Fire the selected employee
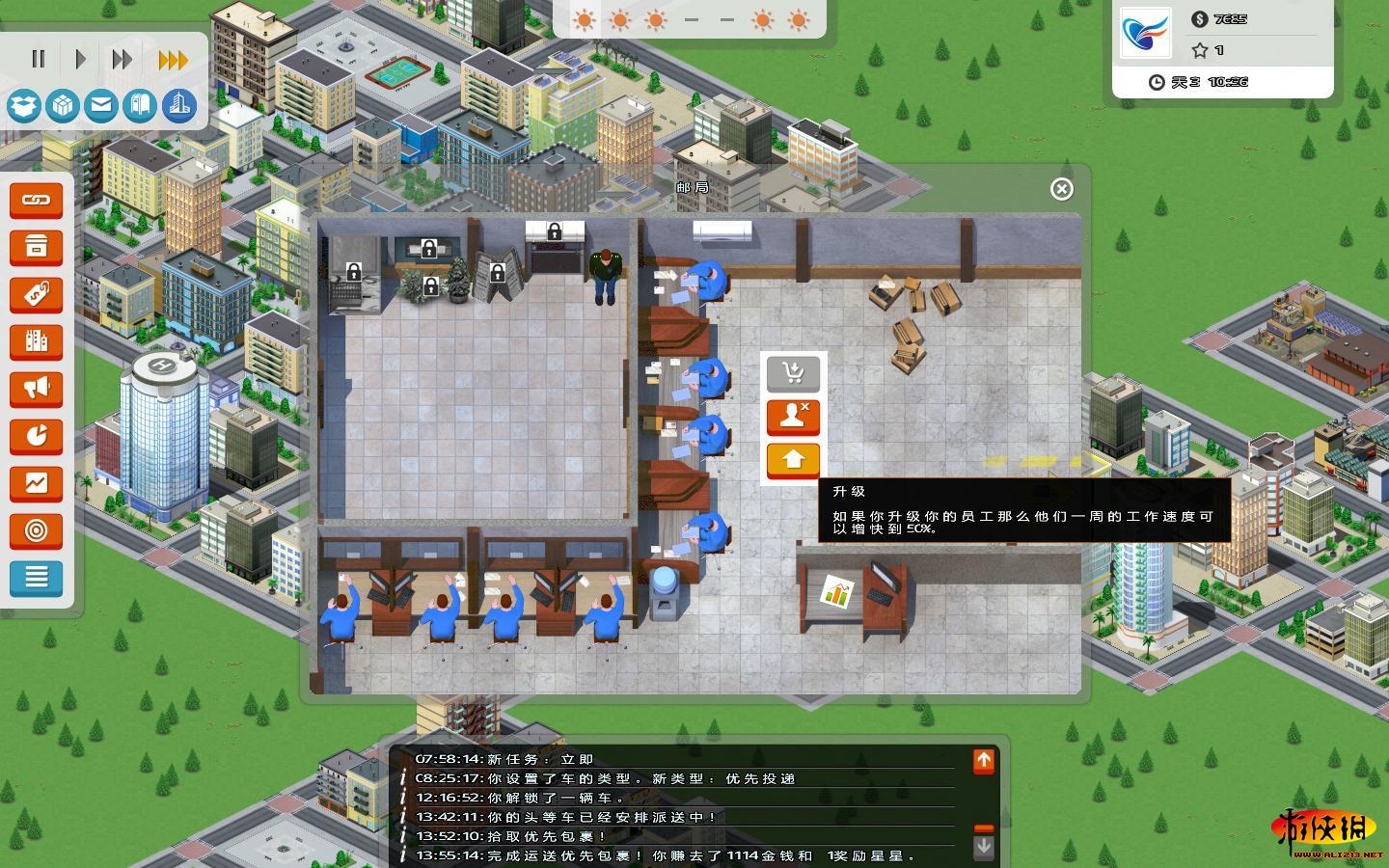 (x=793, y=417)
